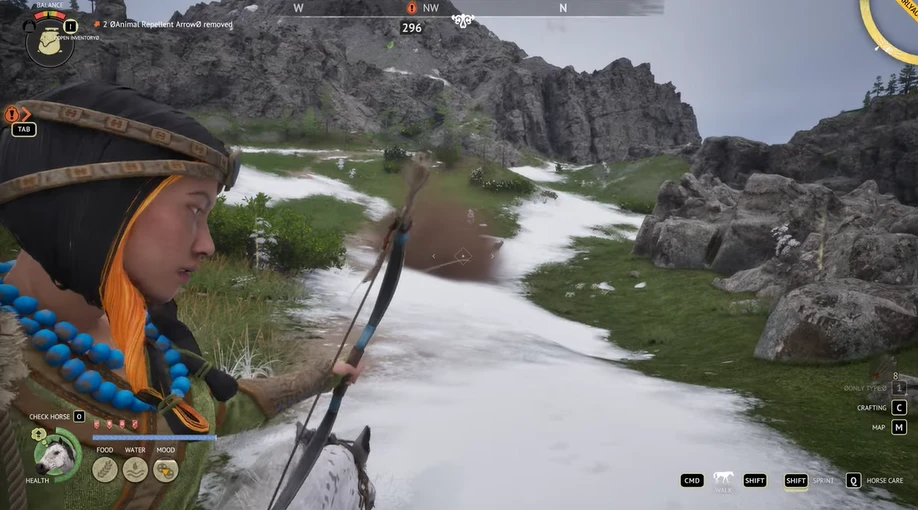Check the horse Water status icon

[x=135, y=469]
